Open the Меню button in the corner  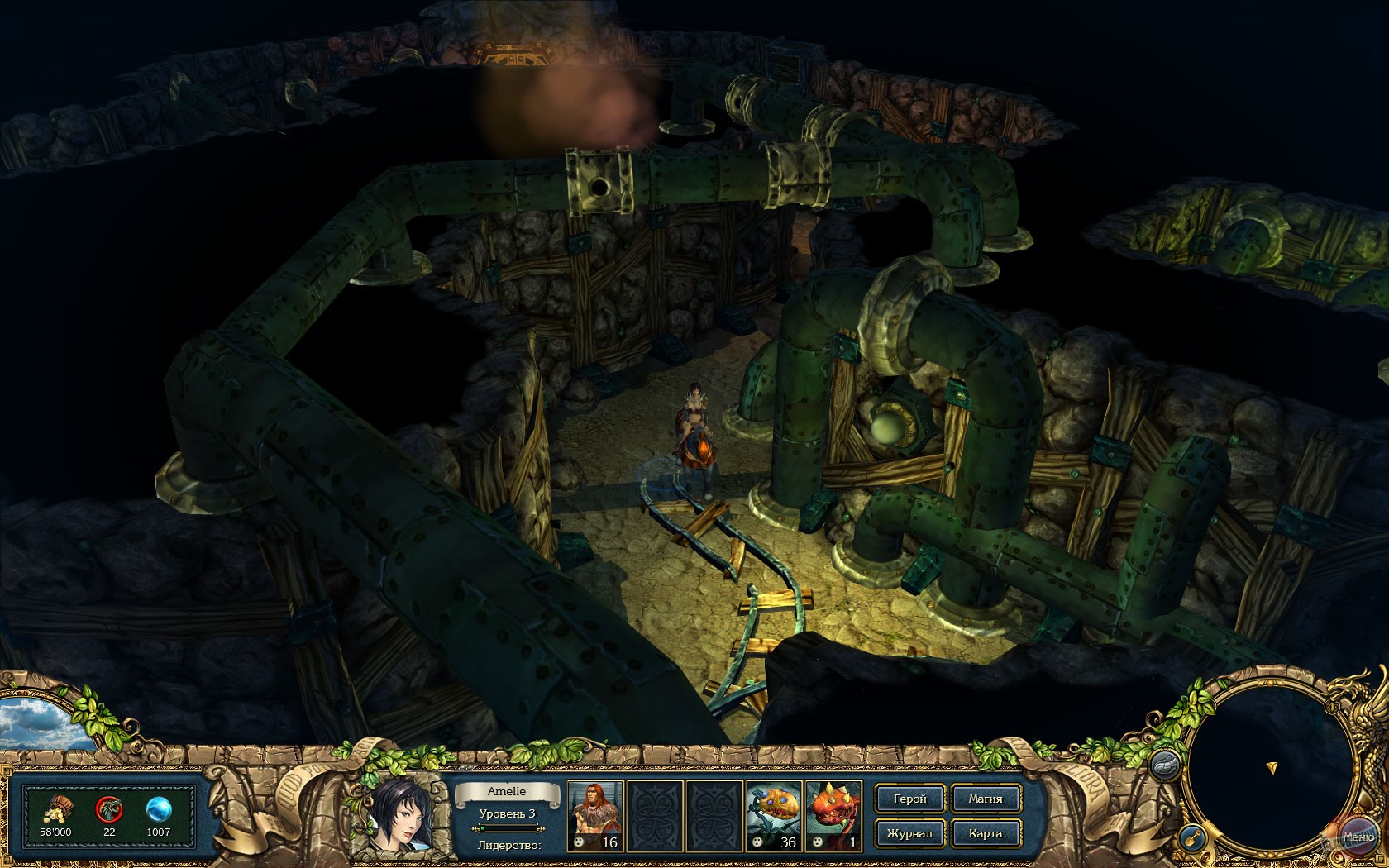click(x=1359, y=836)
